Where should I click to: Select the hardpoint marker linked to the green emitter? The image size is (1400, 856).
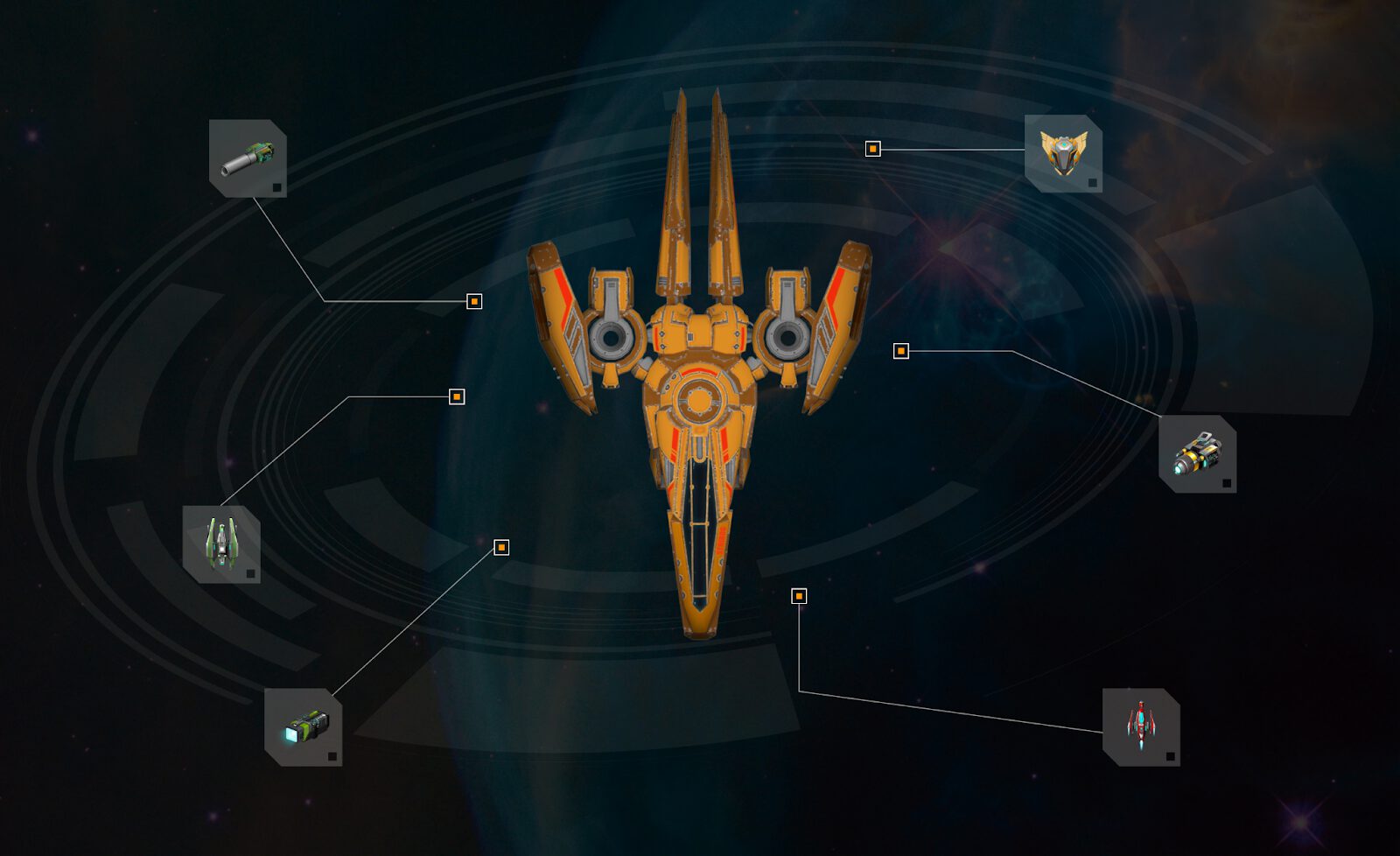[x=501, y=547]
